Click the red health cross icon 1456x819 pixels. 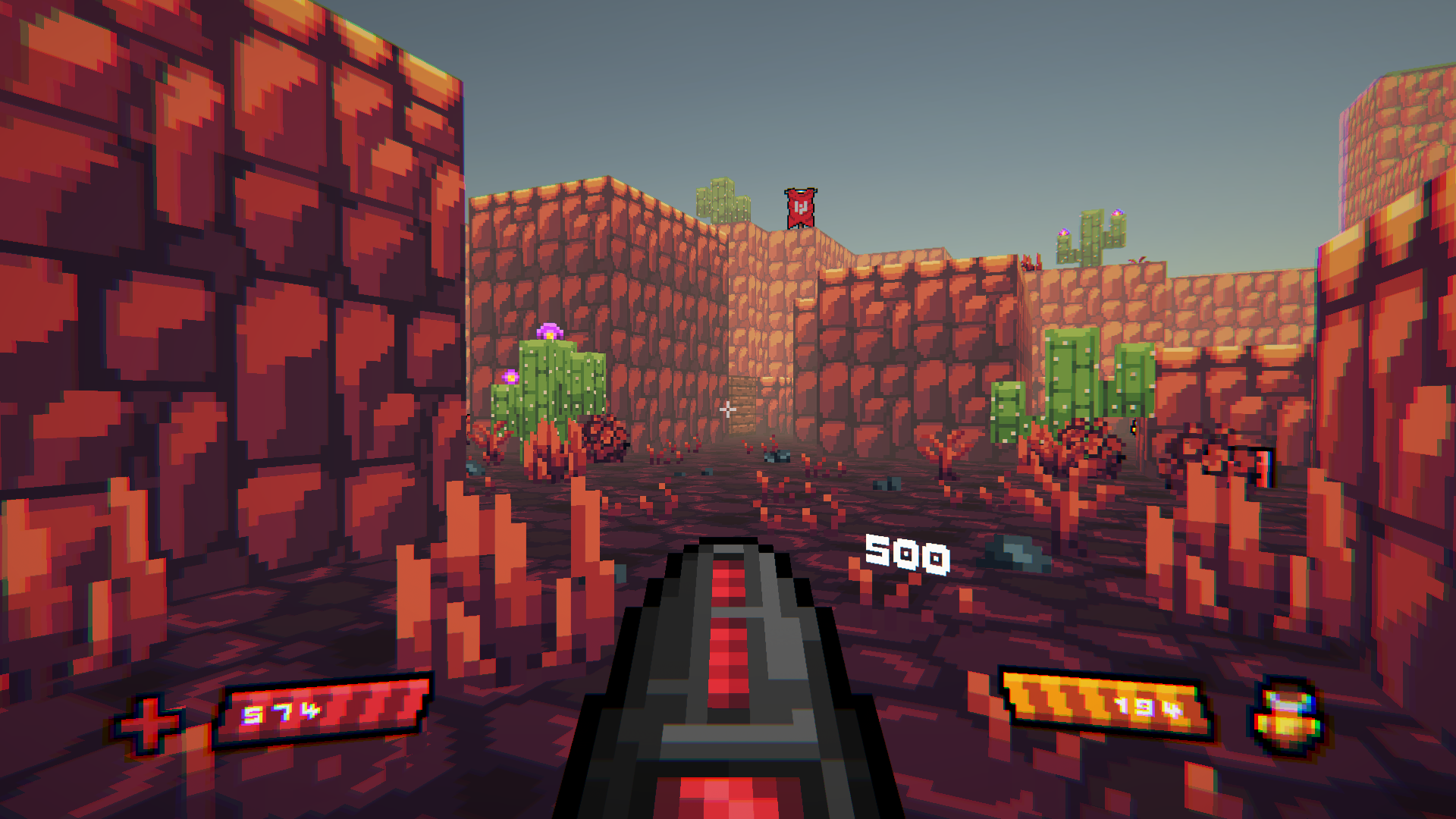tap(148, 723)
